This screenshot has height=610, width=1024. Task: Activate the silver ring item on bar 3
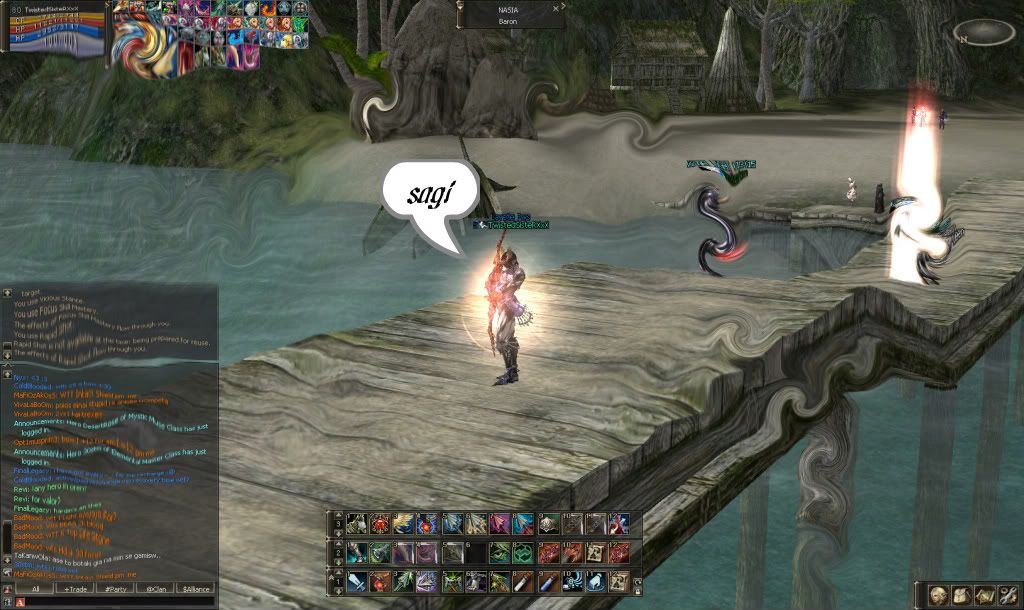[547, 523]
